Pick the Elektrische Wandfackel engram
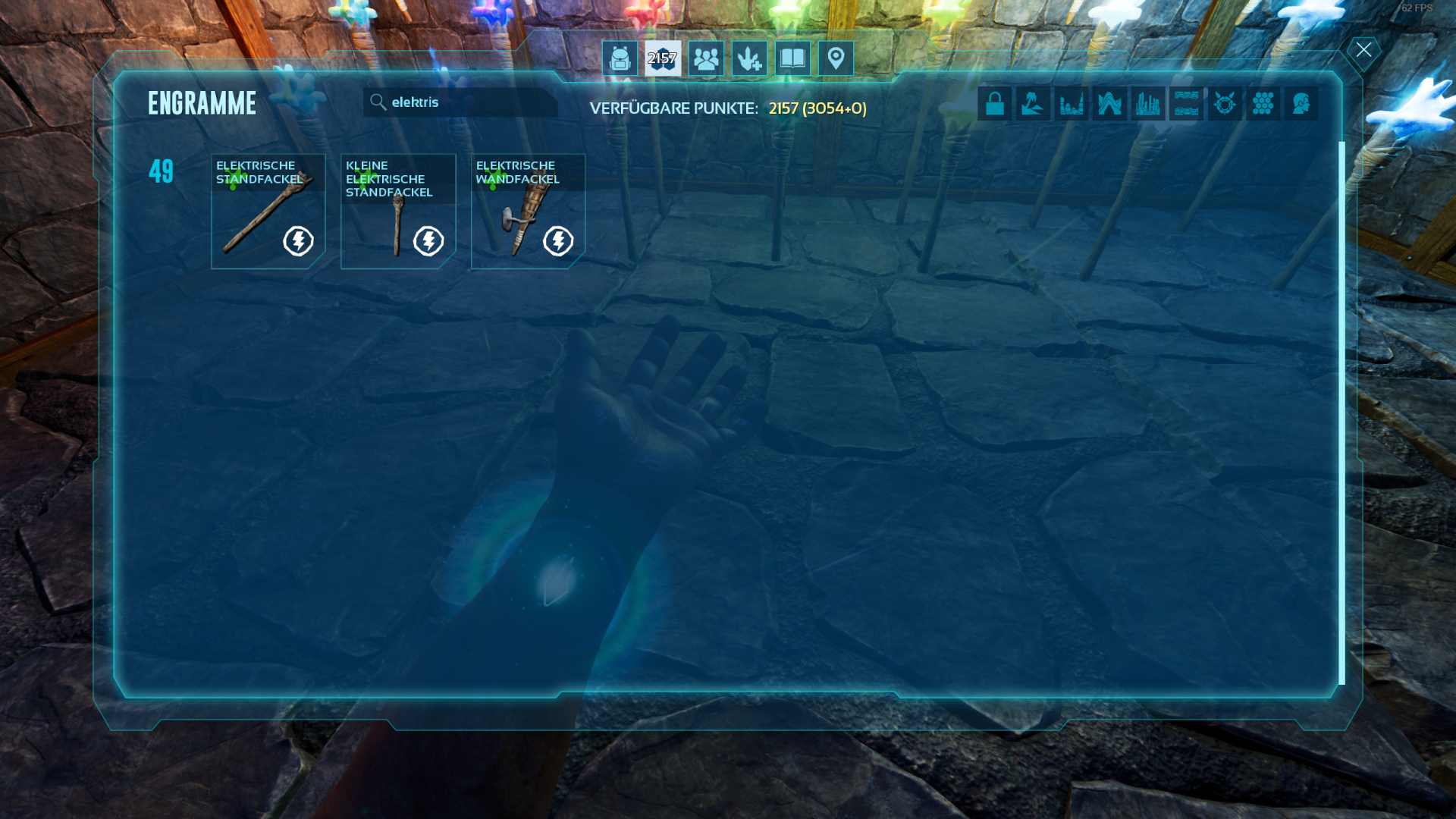The image size is (1456, 819). pyautogui.click(x=528, y=212)
